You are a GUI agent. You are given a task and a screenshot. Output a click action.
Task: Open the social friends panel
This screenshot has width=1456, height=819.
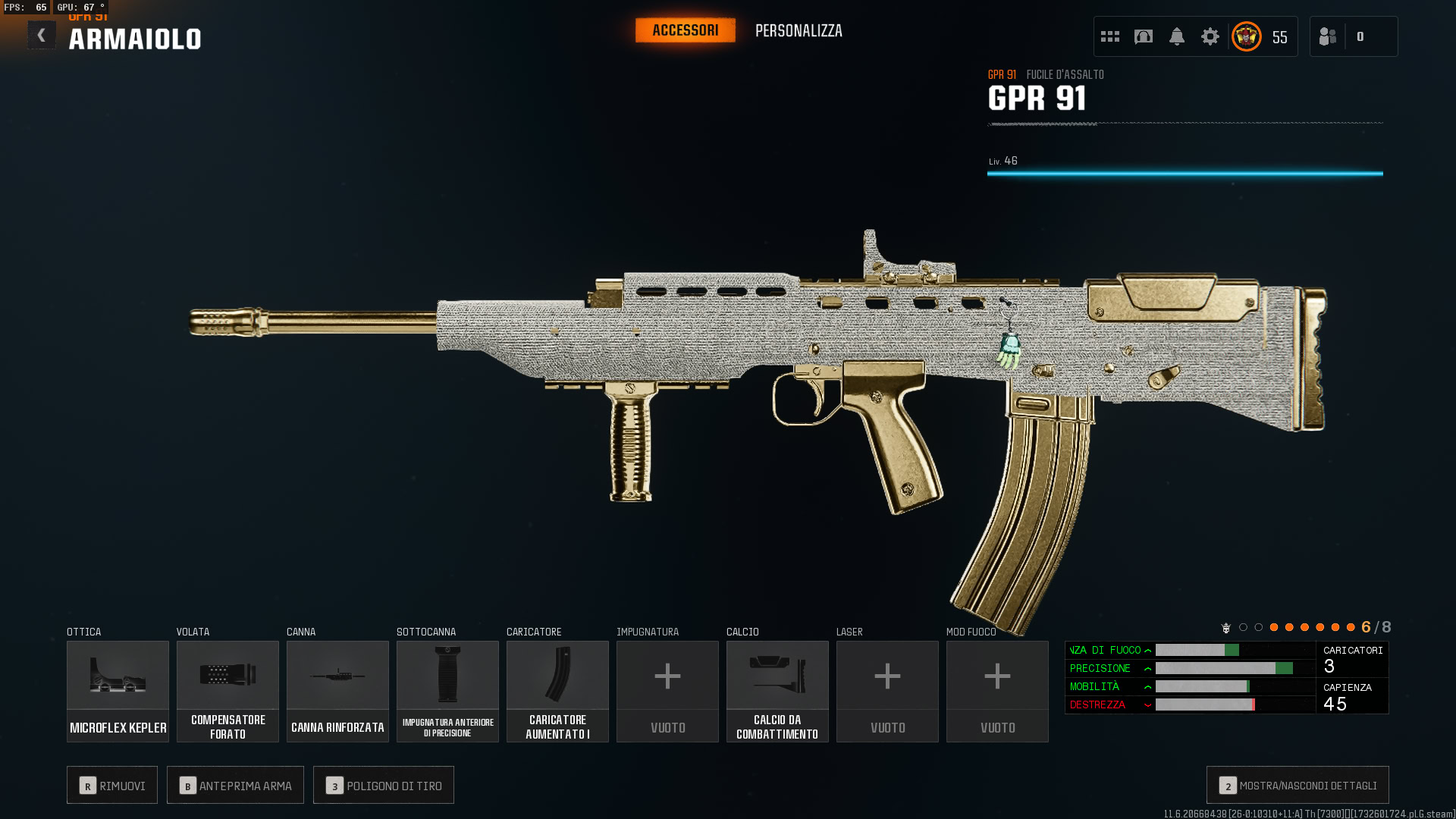tap(1329, 36)
